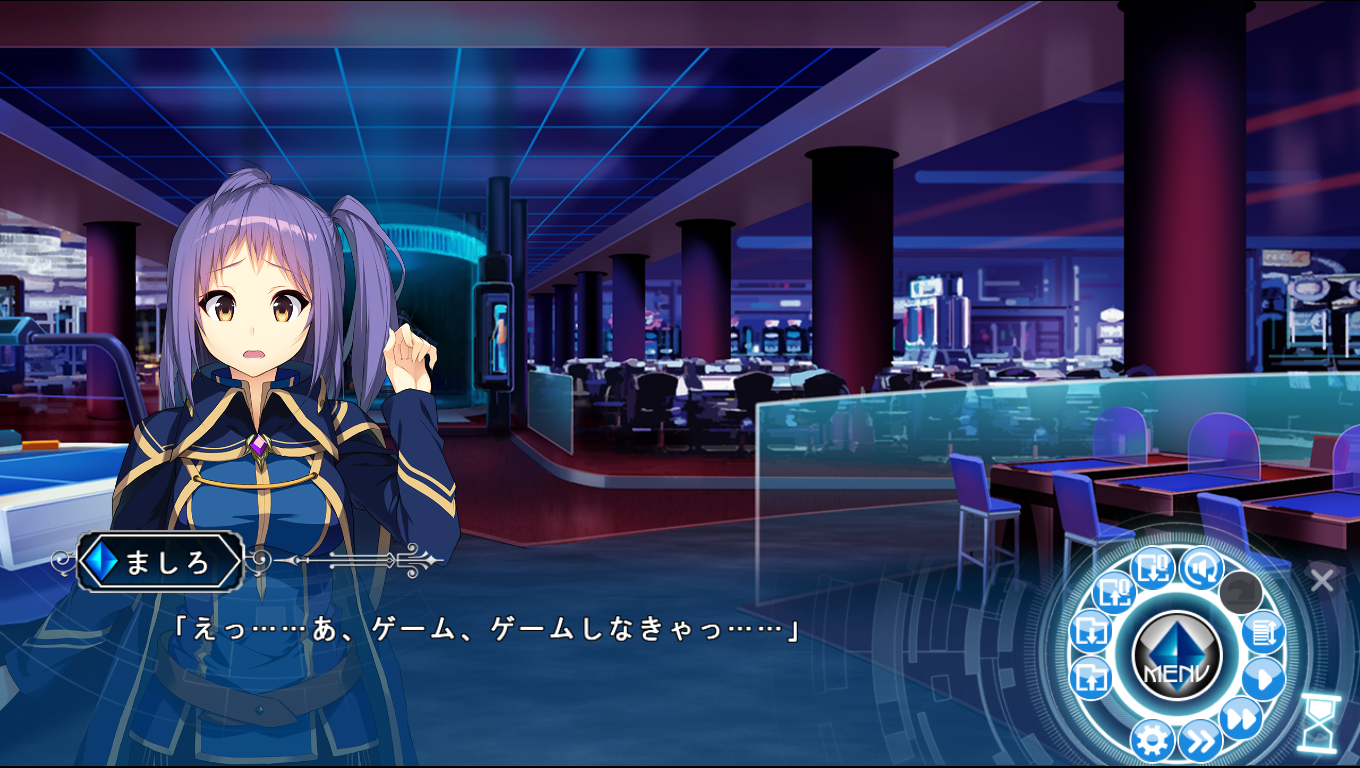The height and width of the screenshot is (768, 1360).
Task: Open the text backlog document icon
Action: click(1263, 632)
